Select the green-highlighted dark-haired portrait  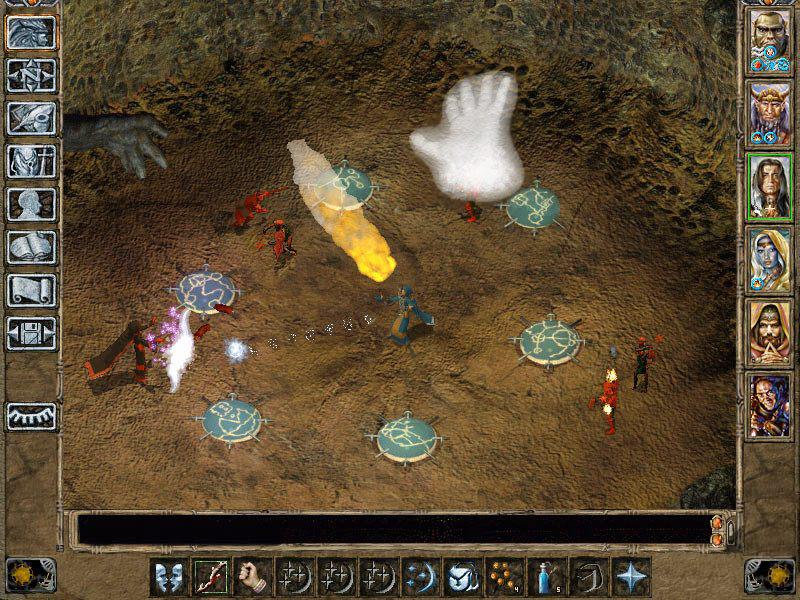point(769,187)
